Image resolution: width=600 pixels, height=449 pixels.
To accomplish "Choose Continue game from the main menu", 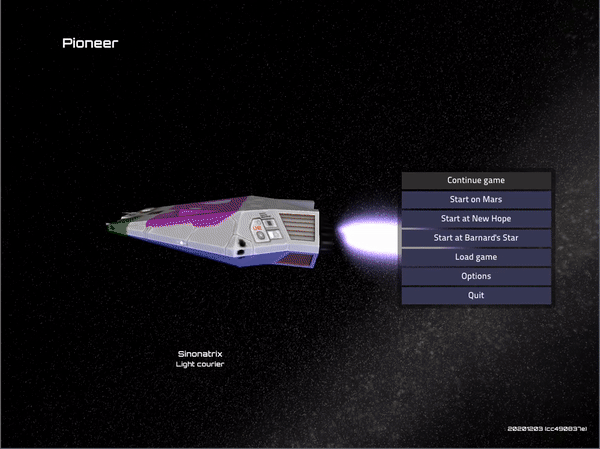I will pos(476,181).
